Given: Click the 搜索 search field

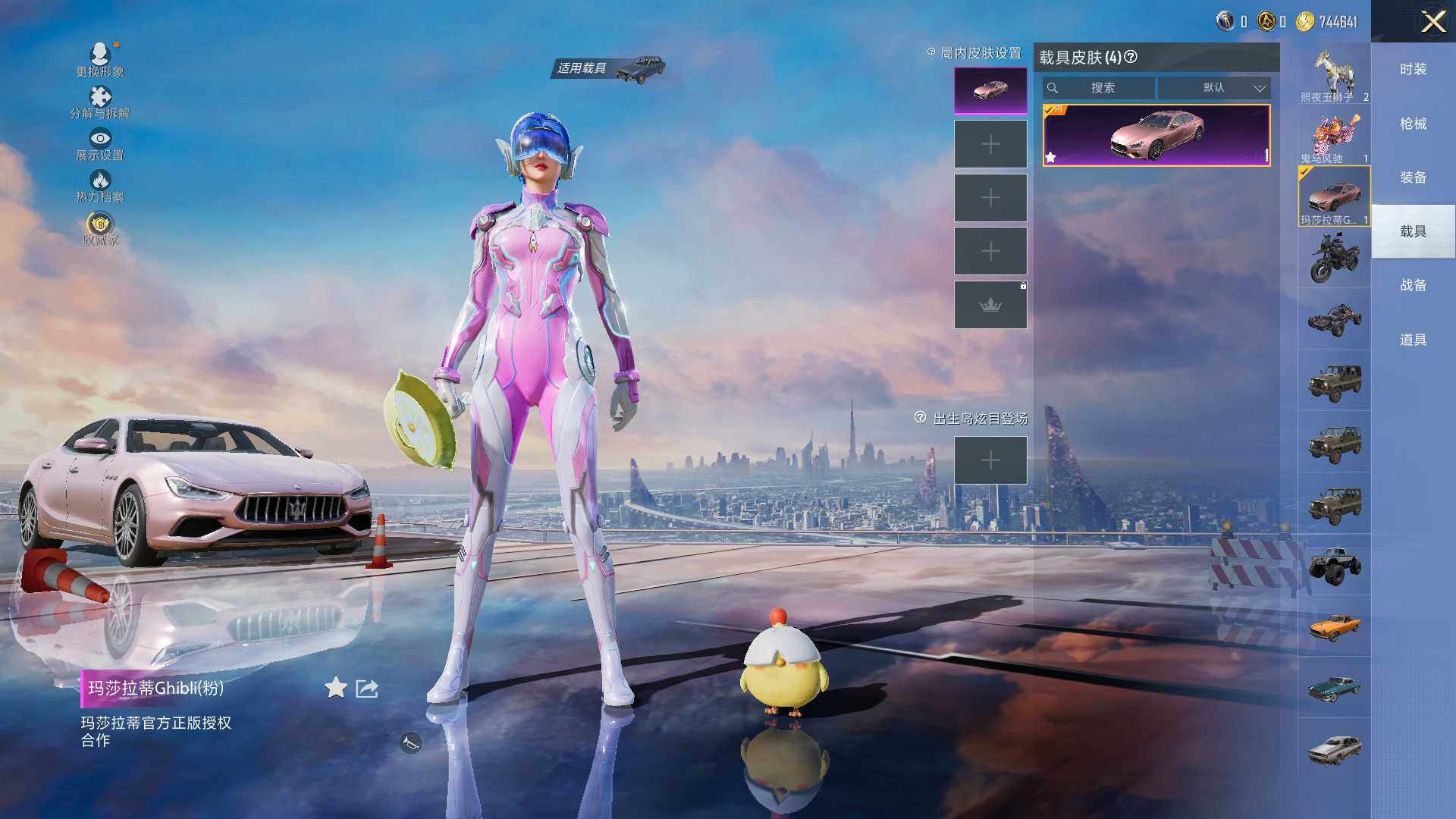Looking at the screenshot, I should click(1100, 88).
